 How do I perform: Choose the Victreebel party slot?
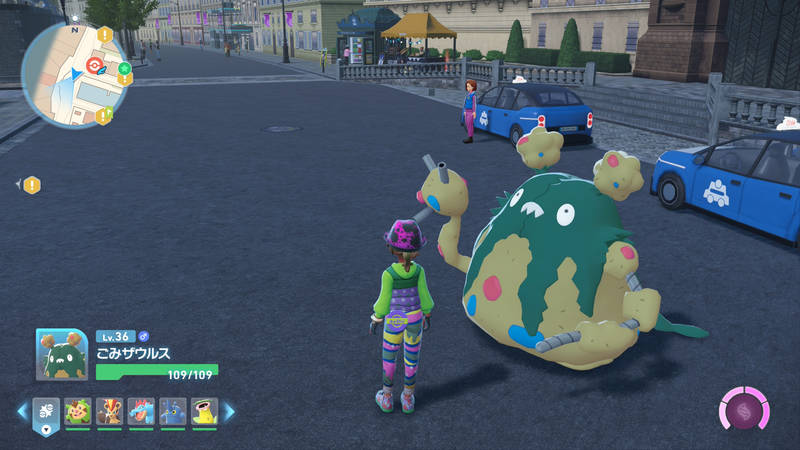click(204, 411)
